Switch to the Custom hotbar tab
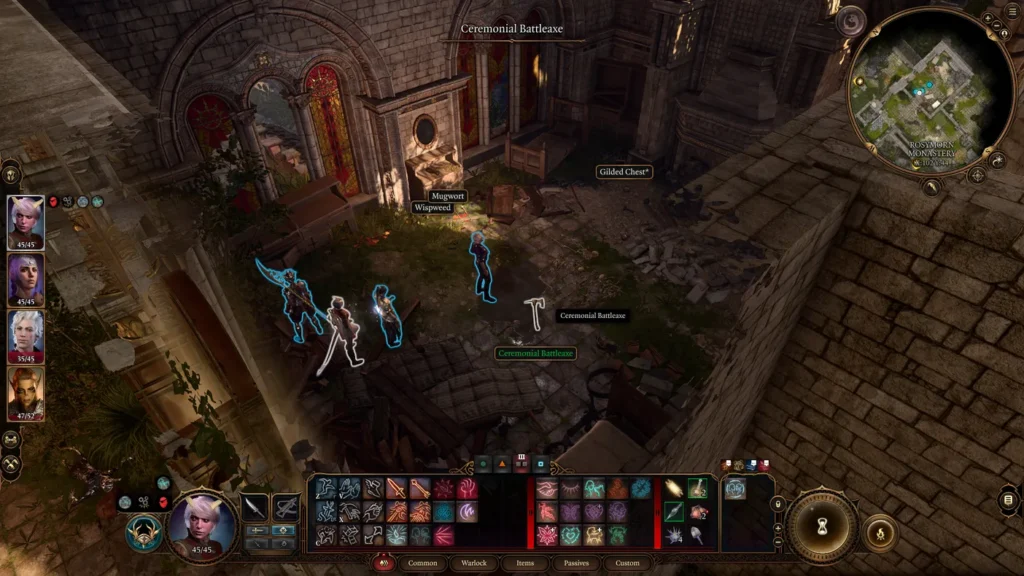Viewport: 1024px width, 576px height. [x=627, y=563]
